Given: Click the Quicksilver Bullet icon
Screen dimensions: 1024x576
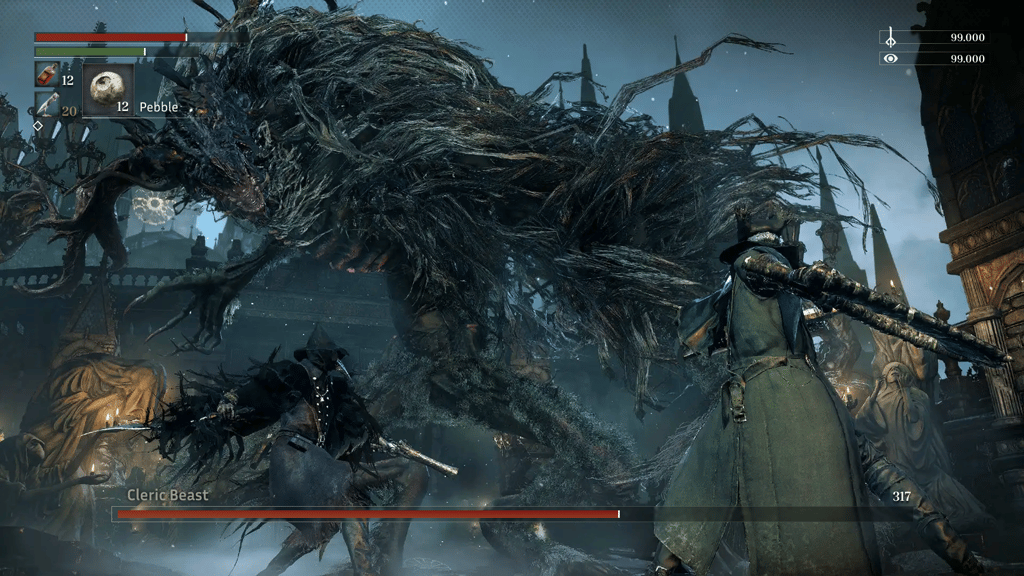Looking at the screenshot, I should pos(47,106).
